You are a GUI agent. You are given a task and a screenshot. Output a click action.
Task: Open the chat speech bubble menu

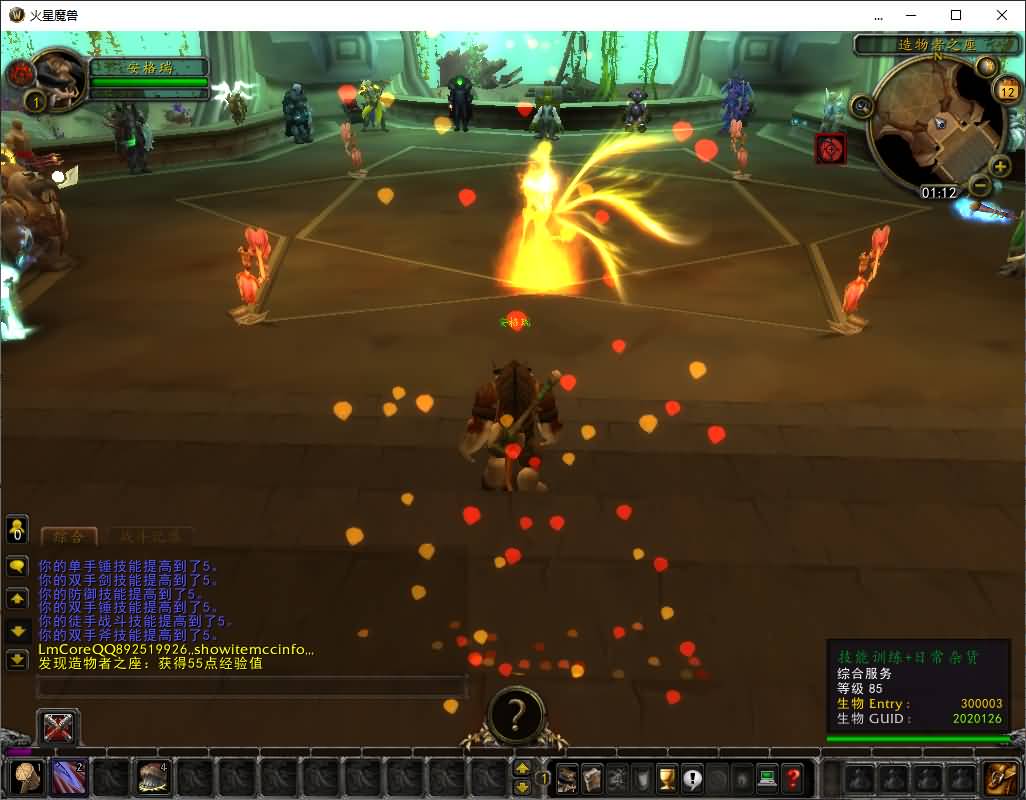pyautogui.click(x=17, y=566)
